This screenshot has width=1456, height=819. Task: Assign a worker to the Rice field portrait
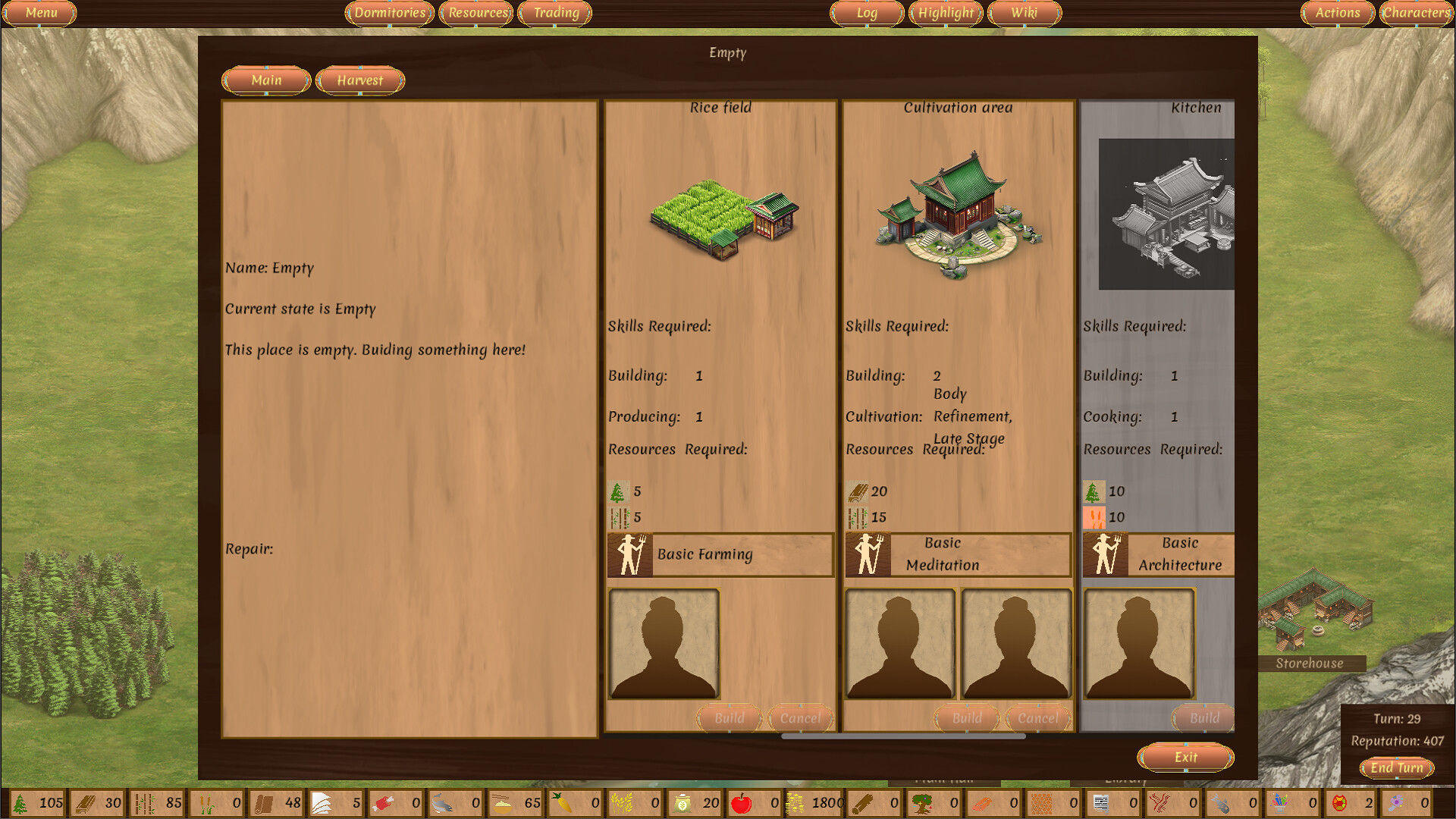pos(664,643)
